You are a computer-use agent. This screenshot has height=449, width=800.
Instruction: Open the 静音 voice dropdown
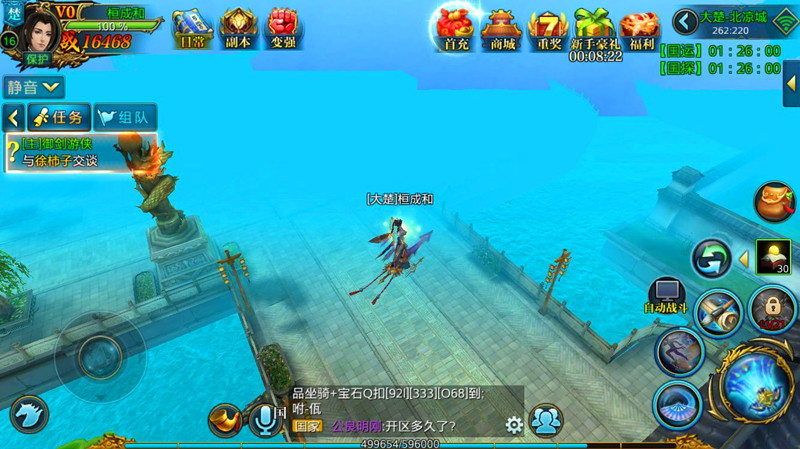coord(34,88)
